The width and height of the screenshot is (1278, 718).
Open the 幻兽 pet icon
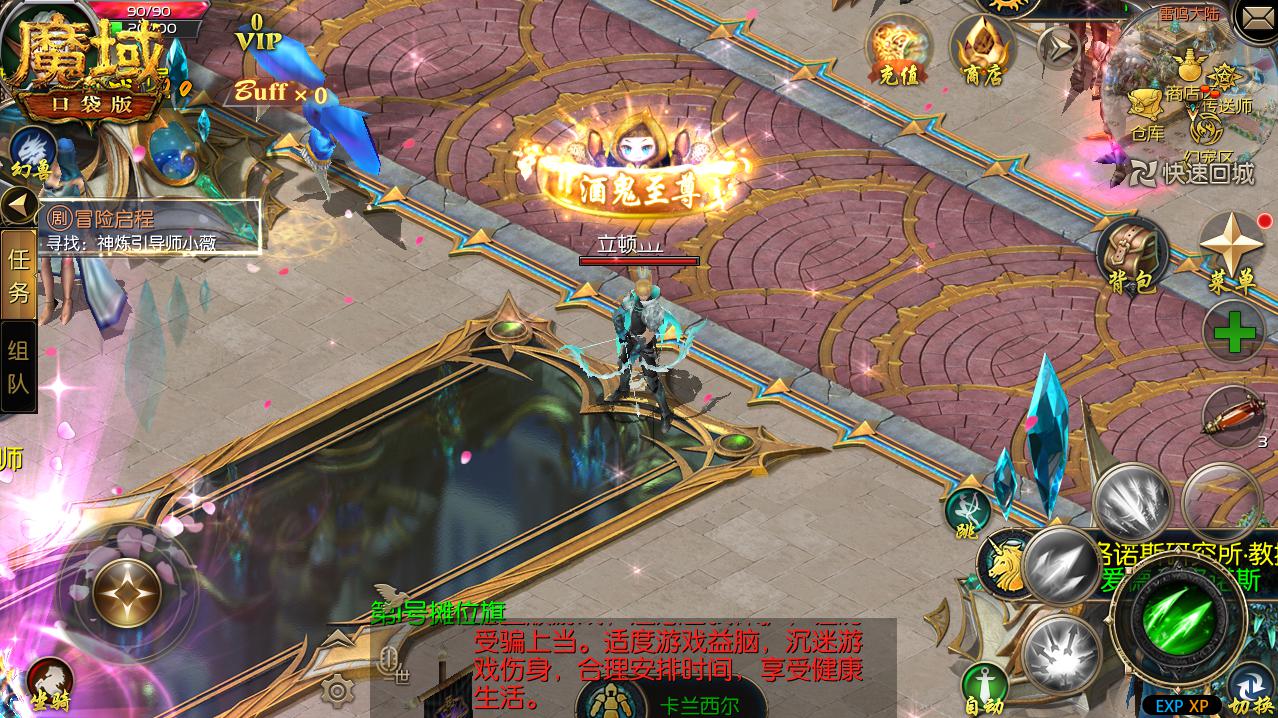(32, 152)
